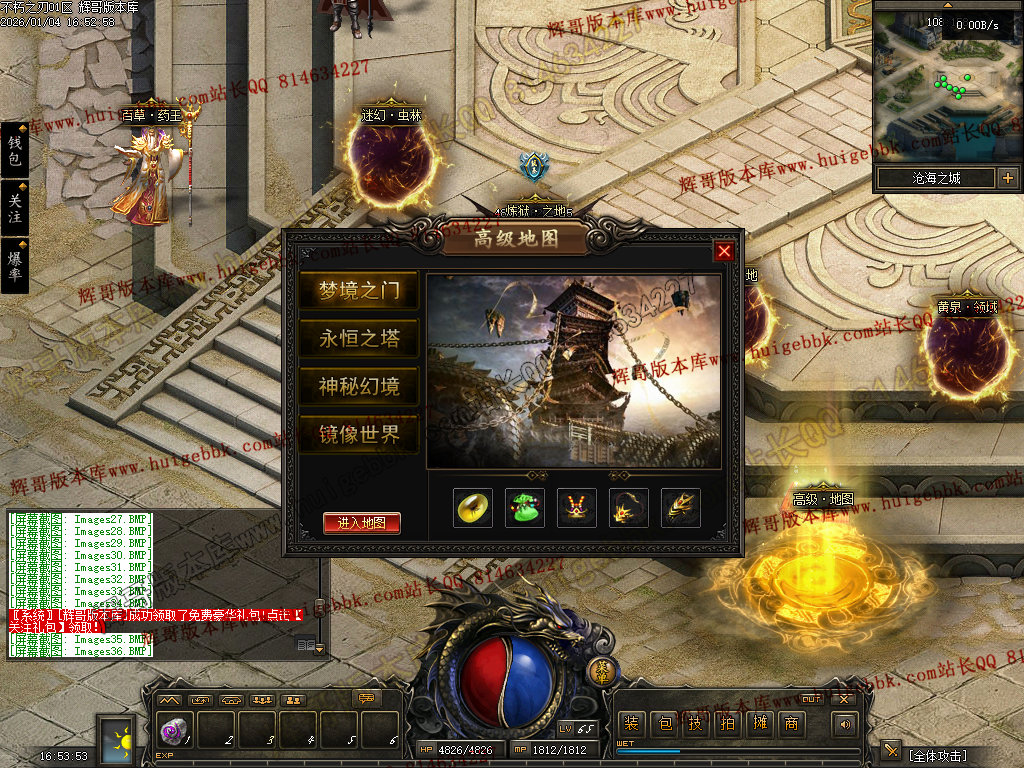Open the 技 skills panel

(695, 724)
